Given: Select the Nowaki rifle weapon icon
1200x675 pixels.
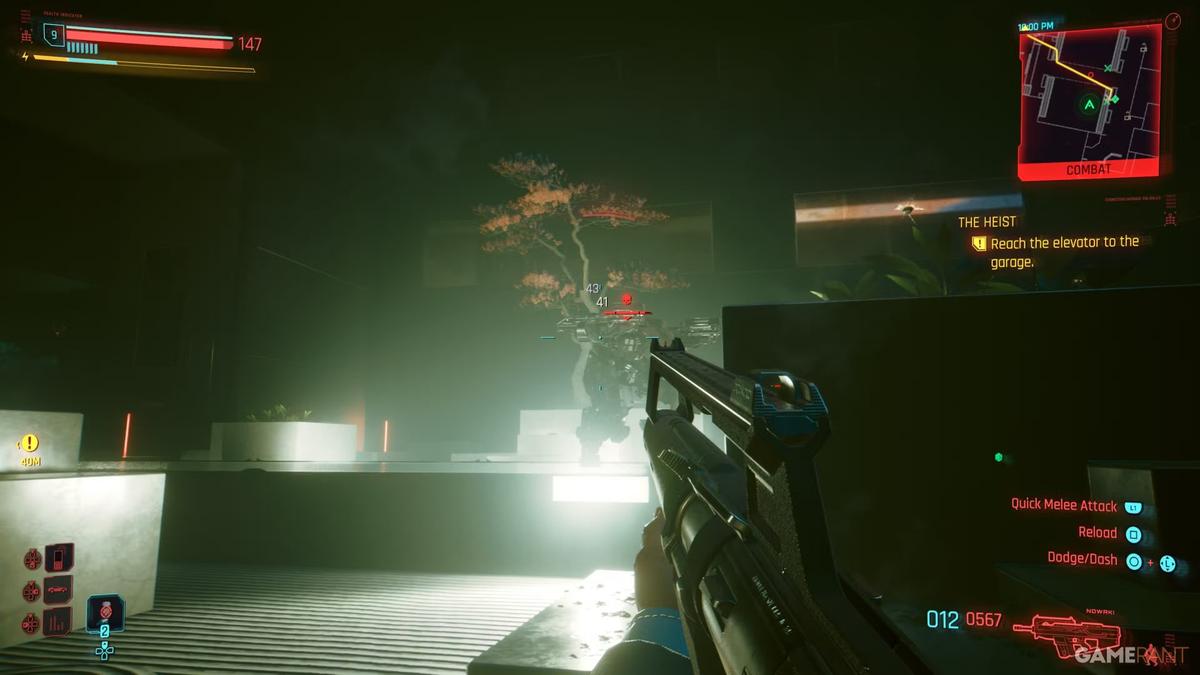Looking at the screenshot, I should click(x=1050, y=629).
